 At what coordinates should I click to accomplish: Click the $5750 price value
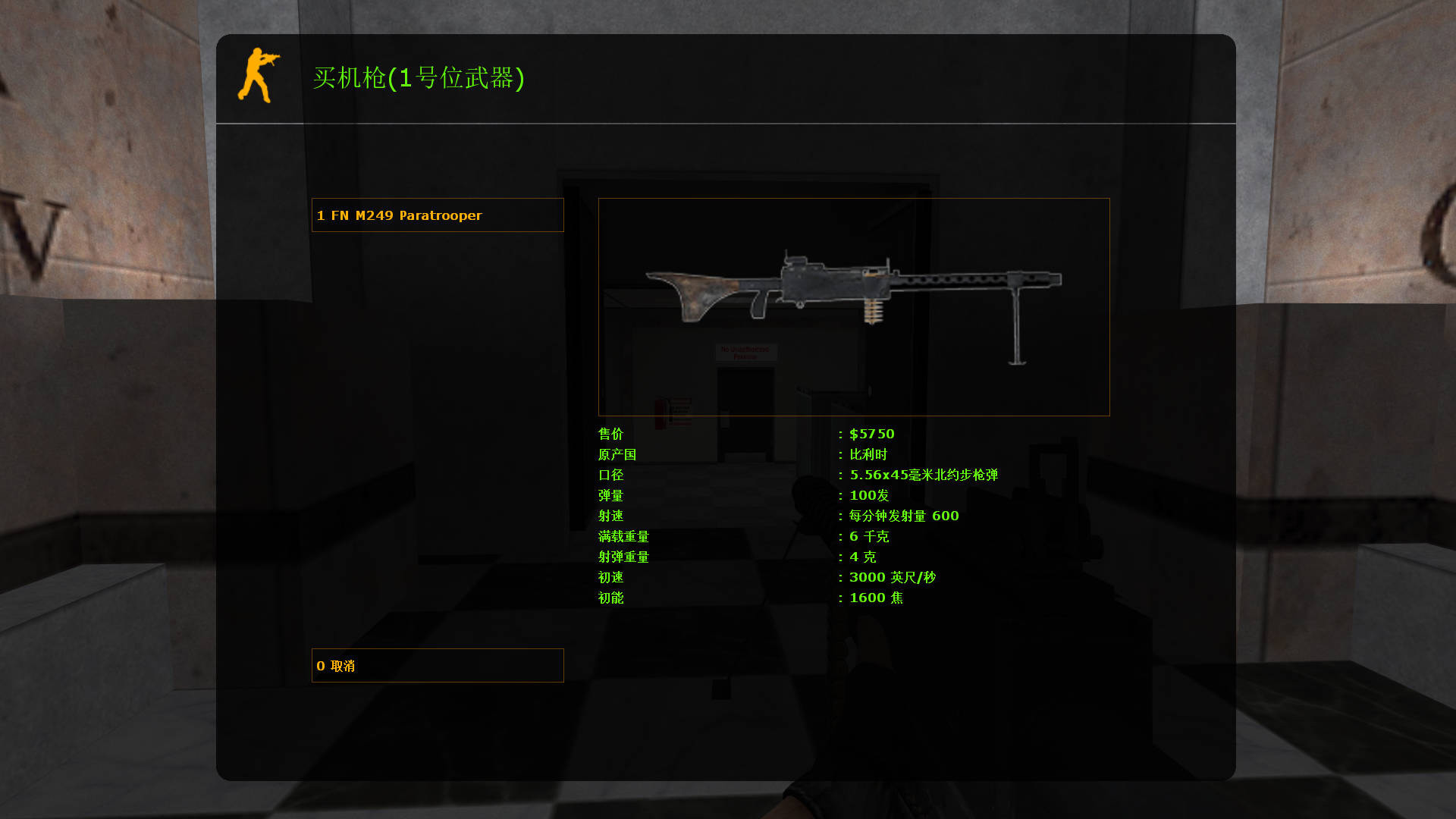[x=872, y=434]
